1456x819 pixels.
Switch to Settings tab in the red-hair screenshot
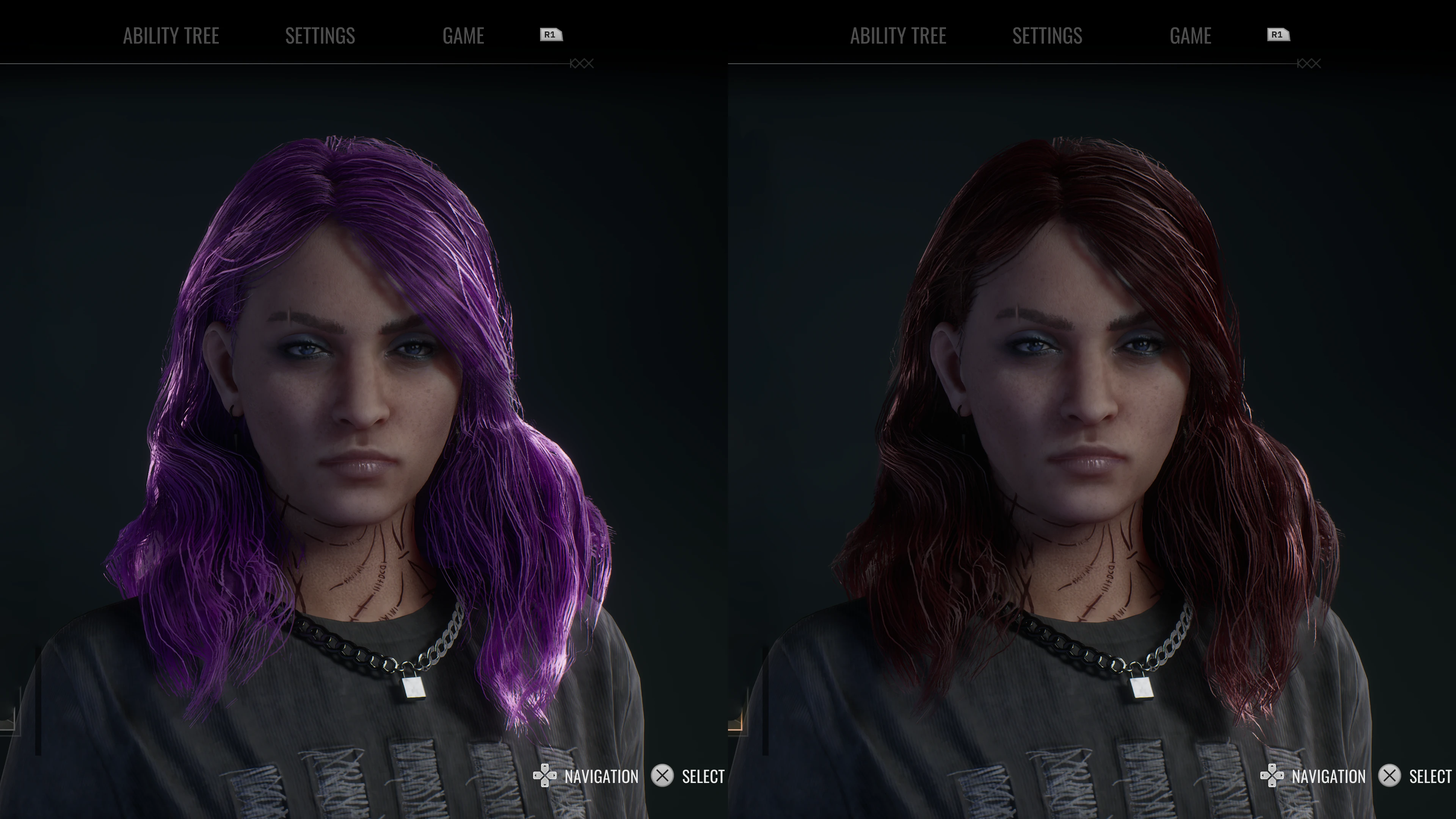(1047, 36)
